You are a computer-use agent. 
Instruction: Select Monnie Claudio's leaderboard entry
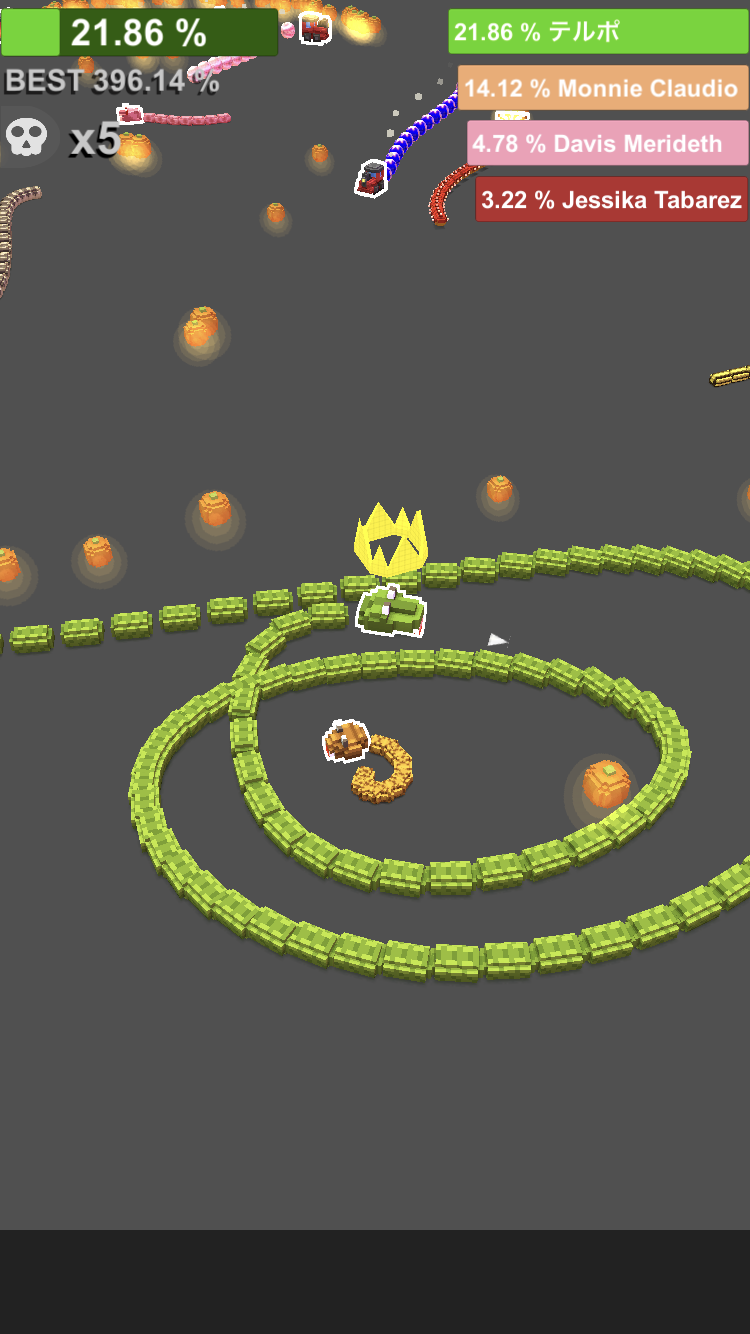click(602, 88)
